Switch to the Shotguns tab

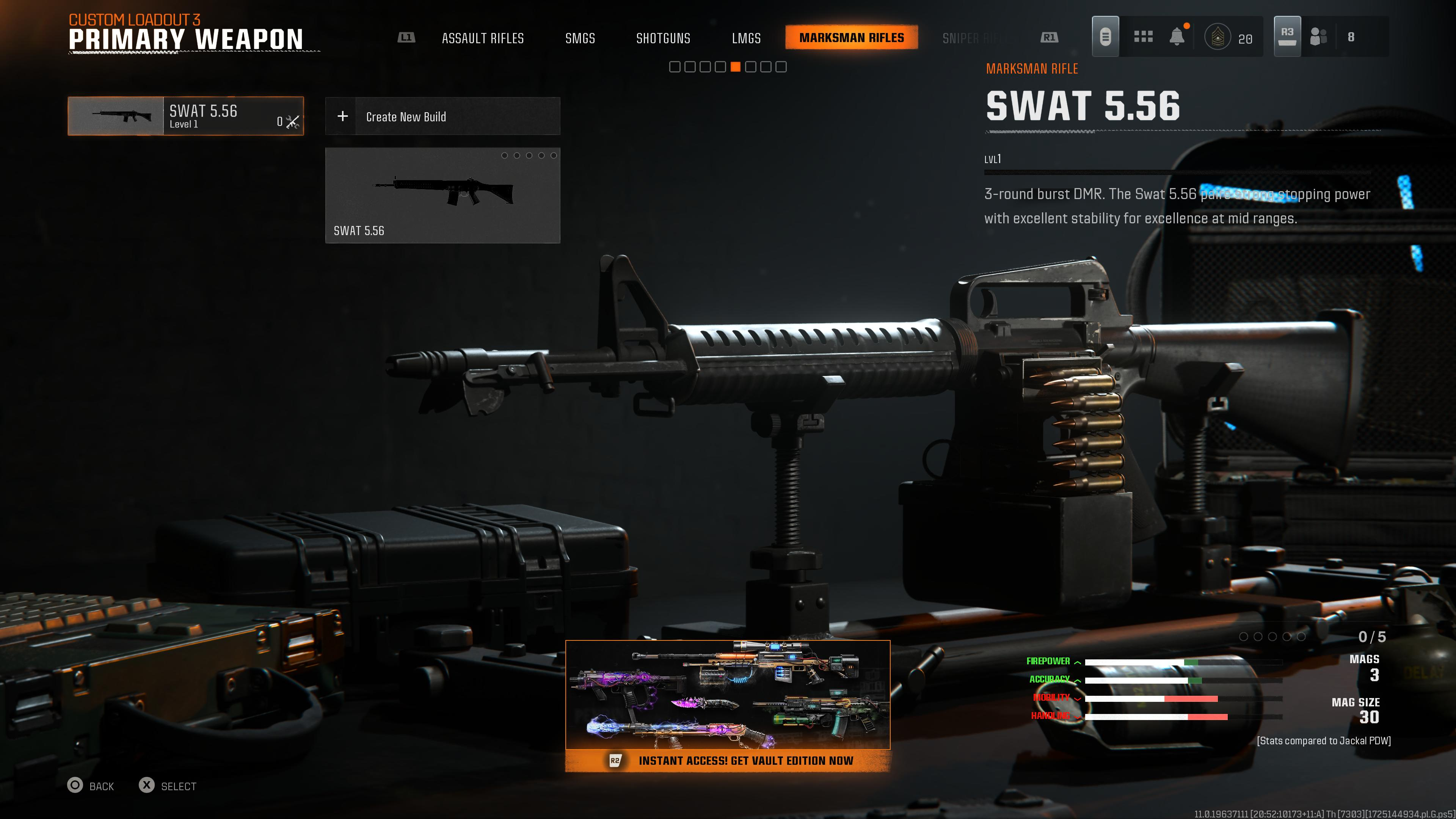[664, 38]
